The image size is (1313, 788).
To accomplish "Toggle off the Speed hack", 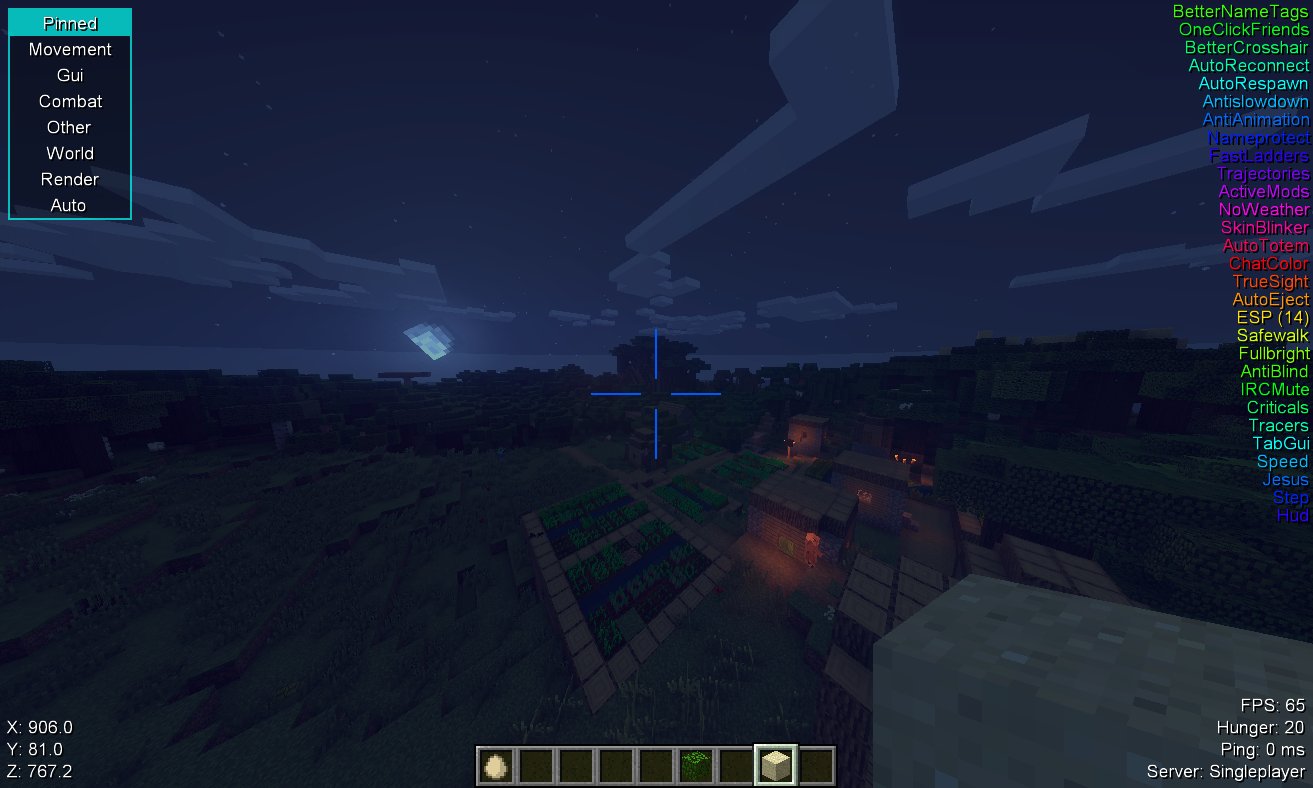I will pos(1282,461).
